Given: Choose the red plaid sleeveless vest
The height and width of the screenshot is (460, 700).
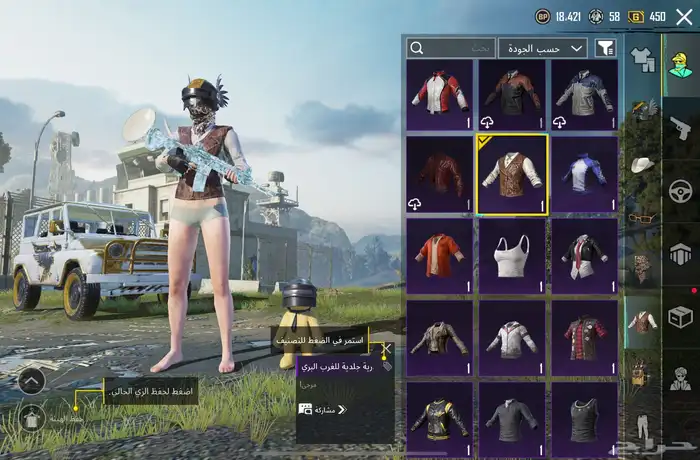Looking at the screenshot, I should (583, 337).
